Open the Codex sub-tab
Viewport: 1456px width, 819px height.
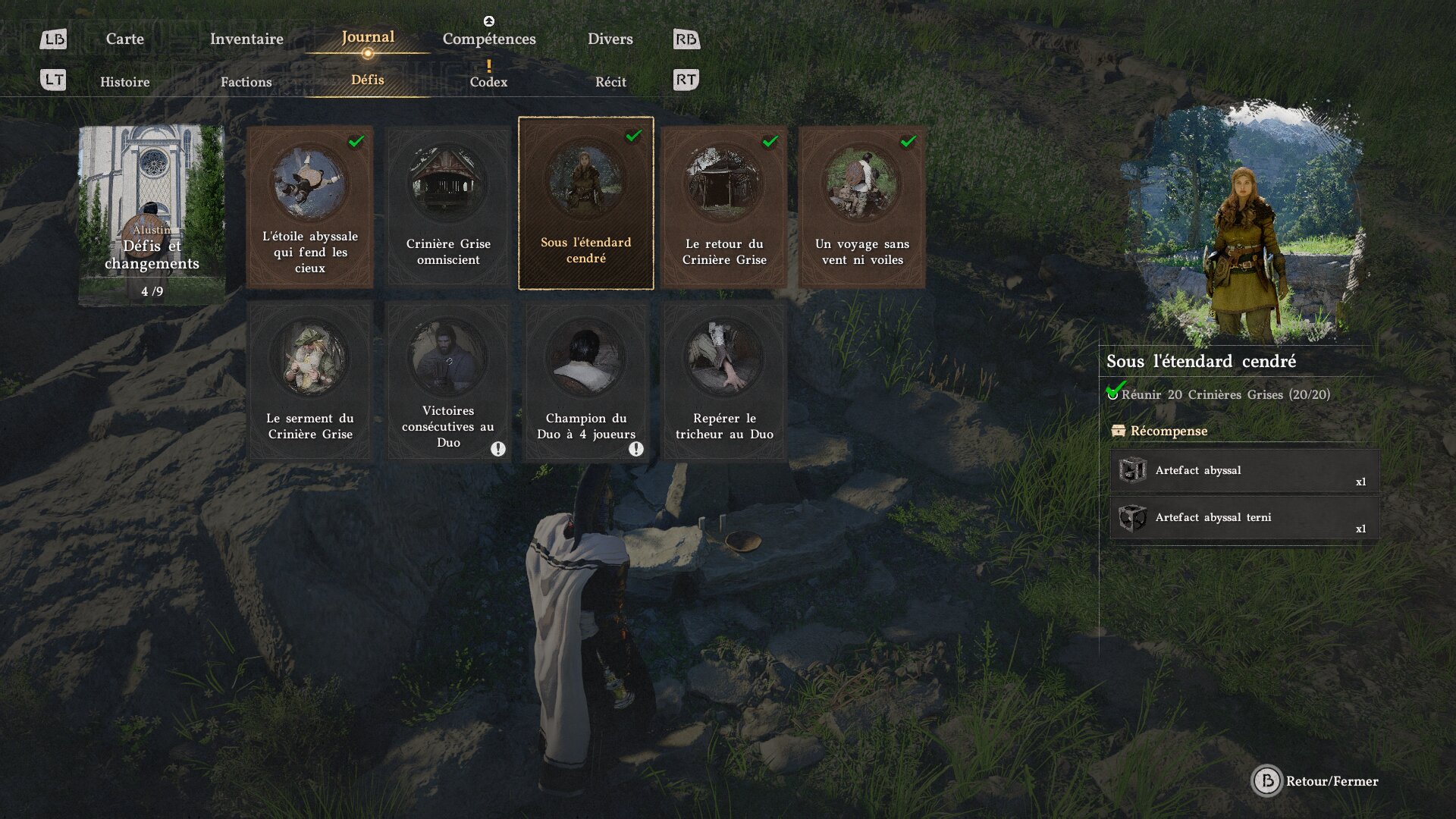(488, 81)
